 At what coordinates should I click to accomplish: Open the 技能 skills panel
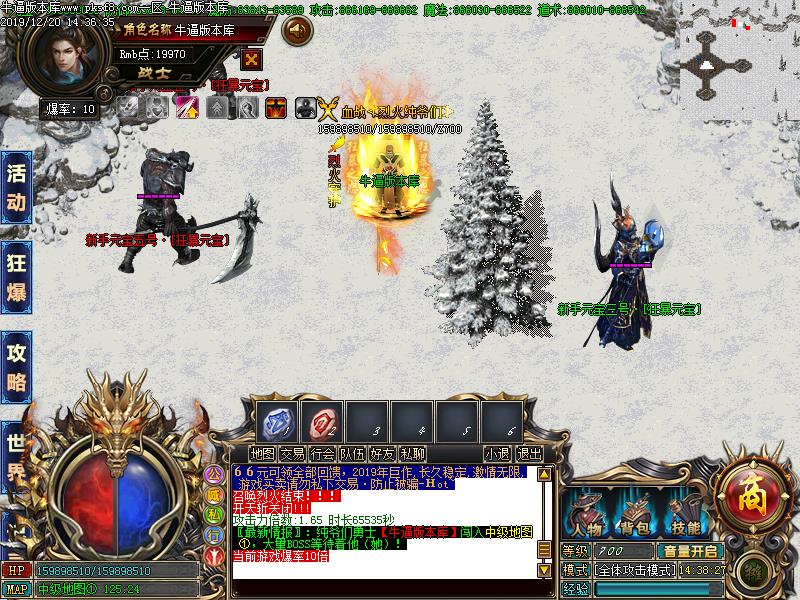(x=685, y=513)
